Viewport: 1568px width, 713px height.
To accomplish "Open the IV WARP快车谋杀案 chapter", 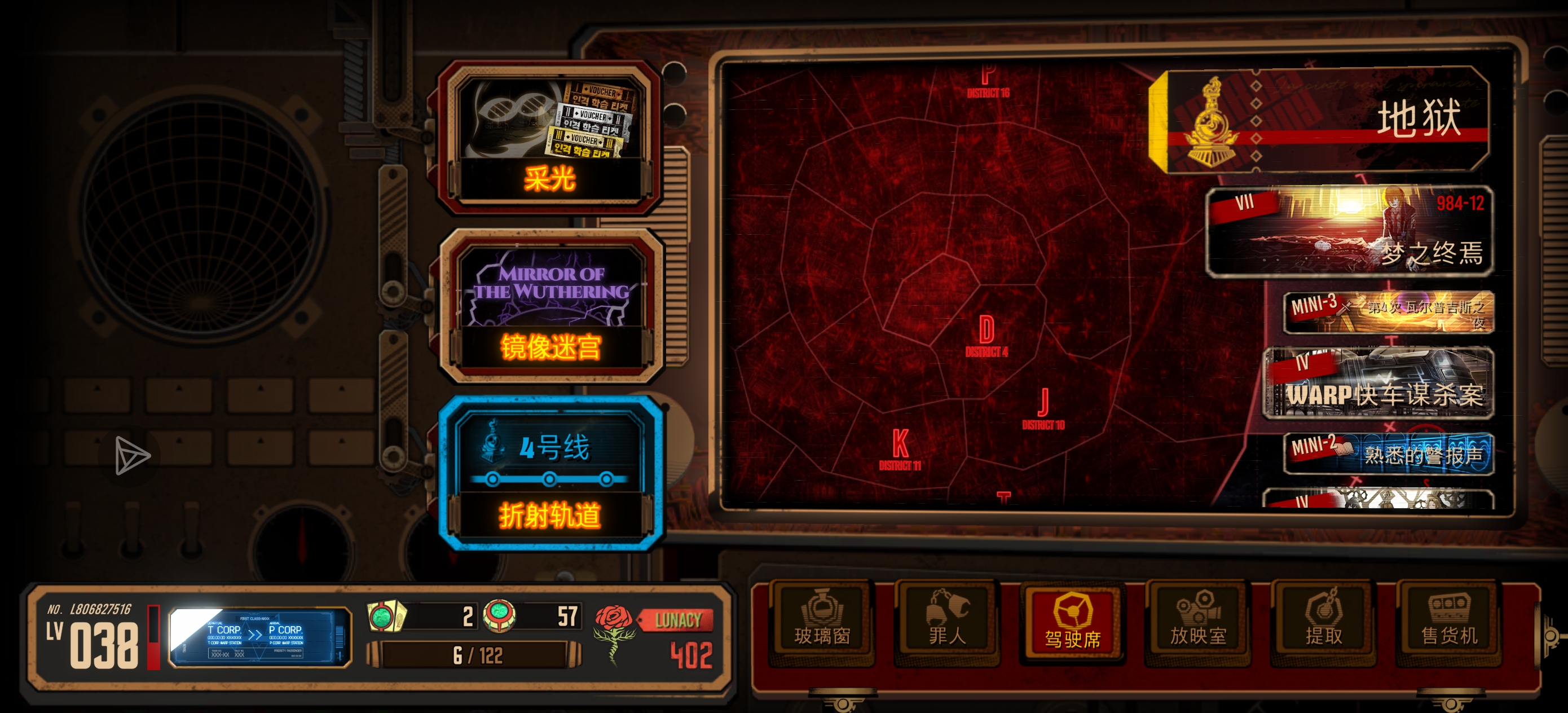I will 1378,390.
